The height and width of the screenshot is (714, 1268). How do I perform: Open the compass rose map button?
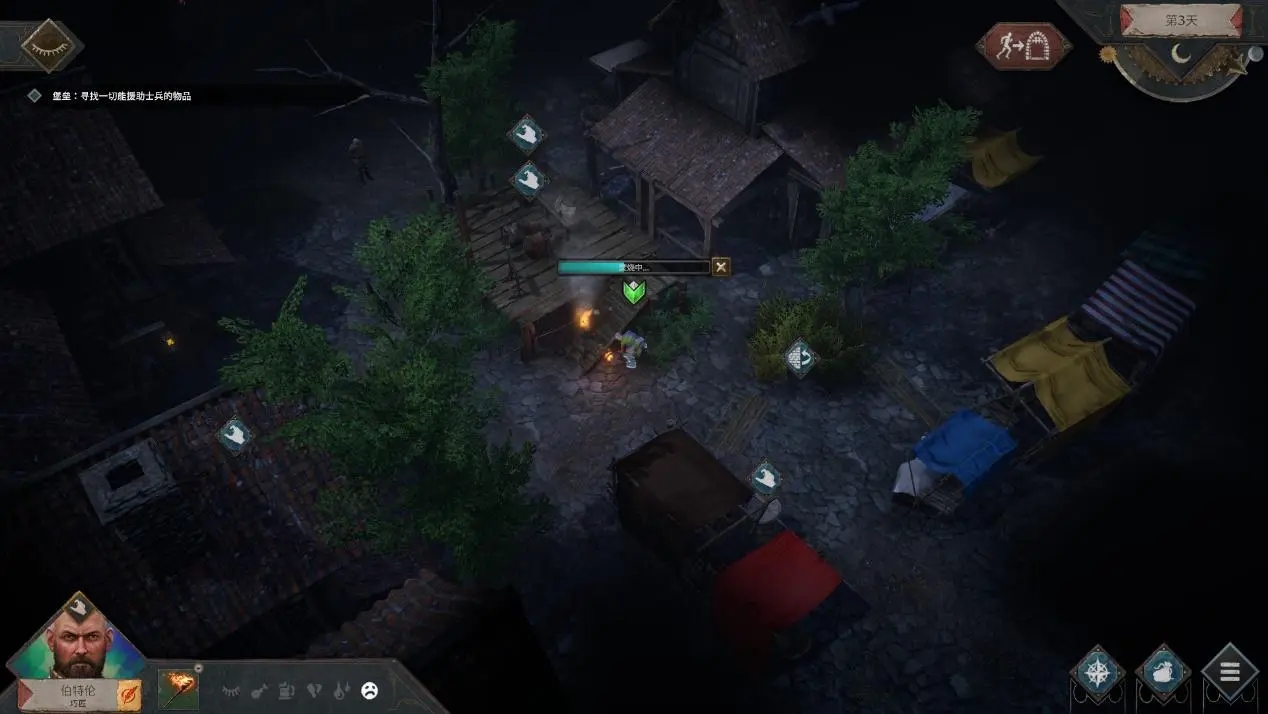(x=1097, y=672)
